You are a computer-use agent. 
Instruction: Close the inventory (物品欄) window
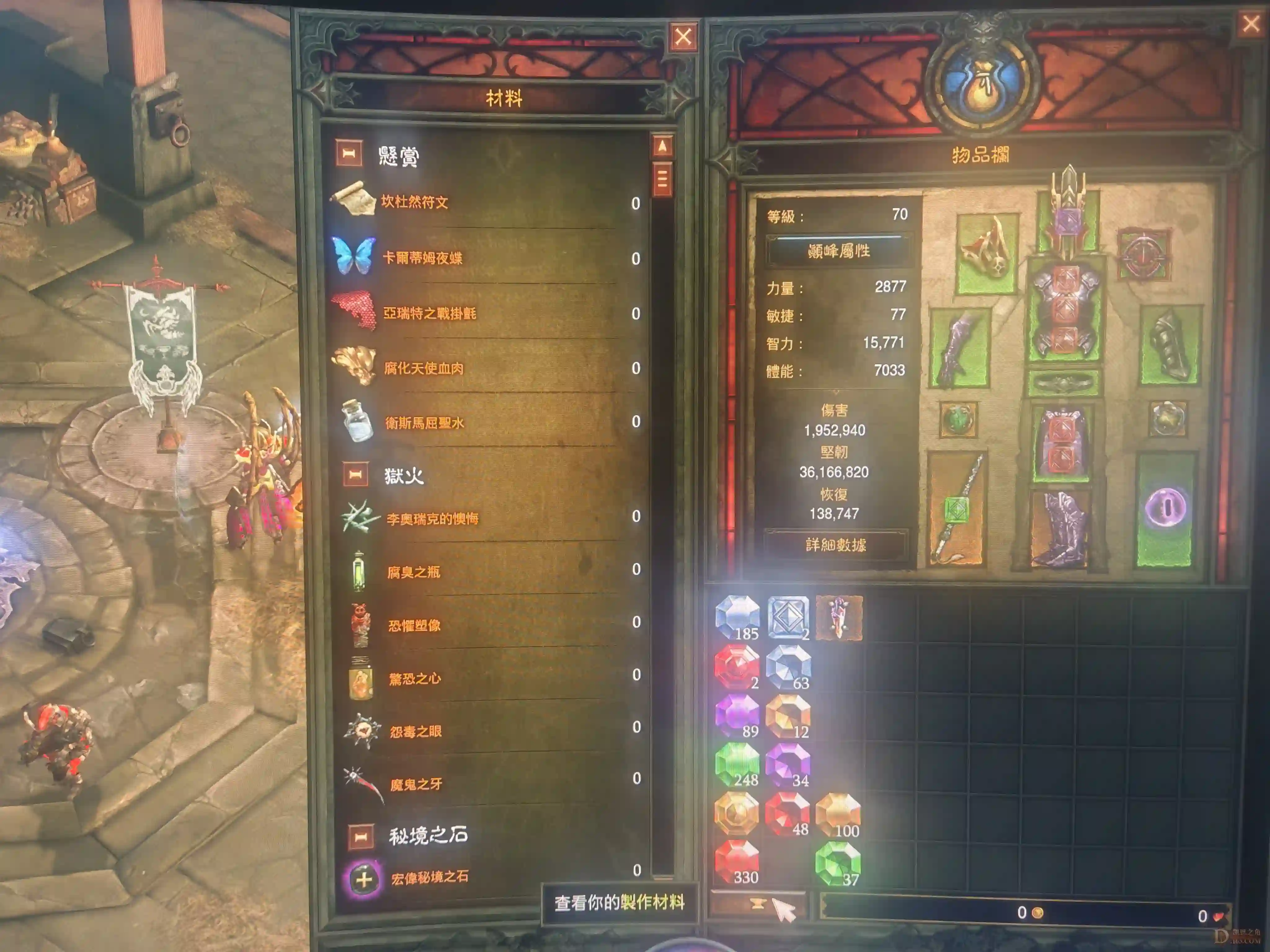[x=1251, y=24]
